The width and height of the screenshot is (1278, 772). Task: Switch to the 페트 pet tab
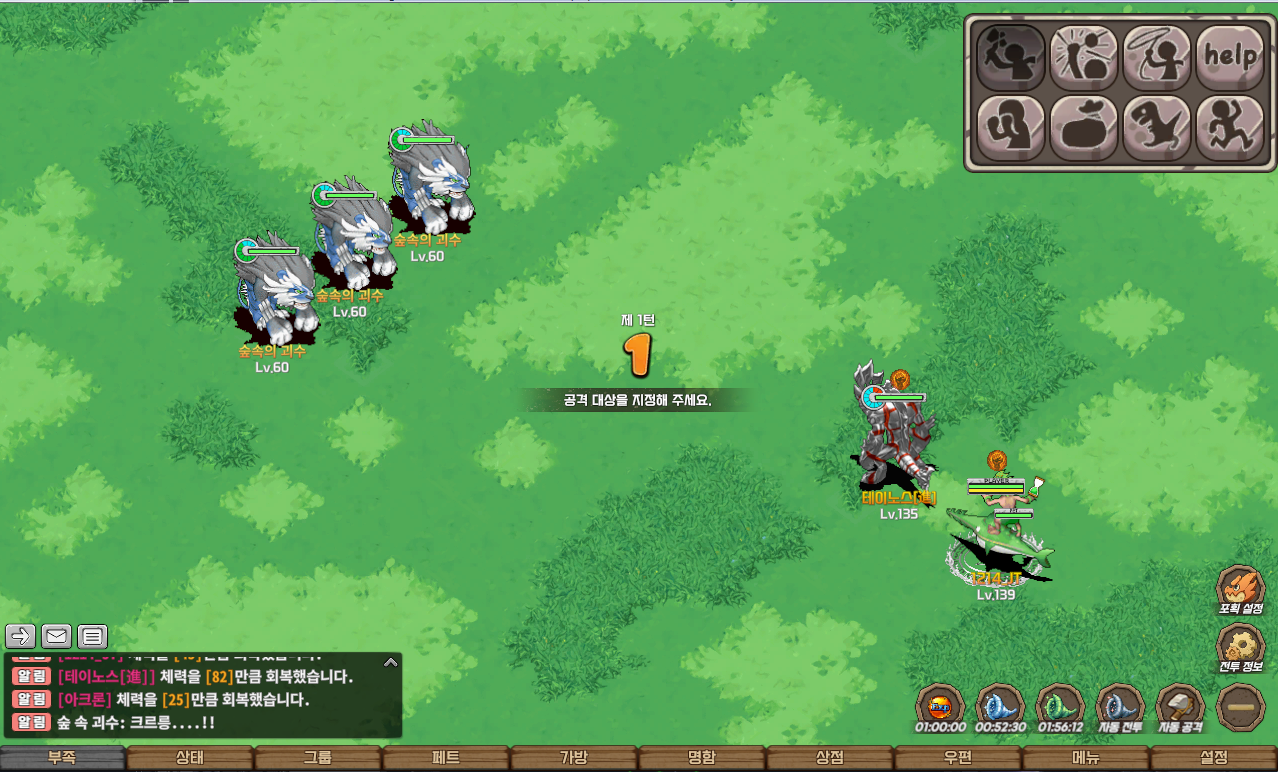coord(446,758)
